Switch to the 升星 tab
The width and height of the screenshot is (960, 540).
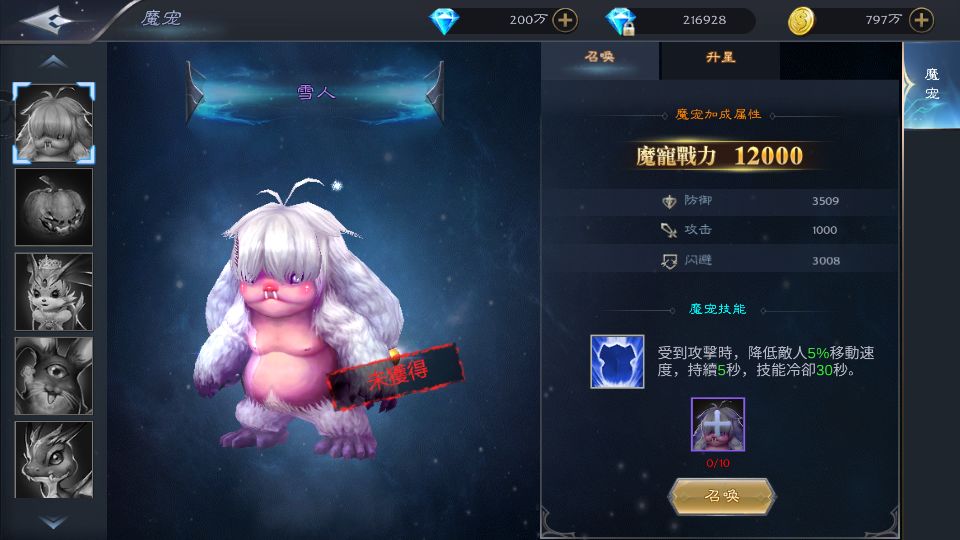click(x=720, y=58)
